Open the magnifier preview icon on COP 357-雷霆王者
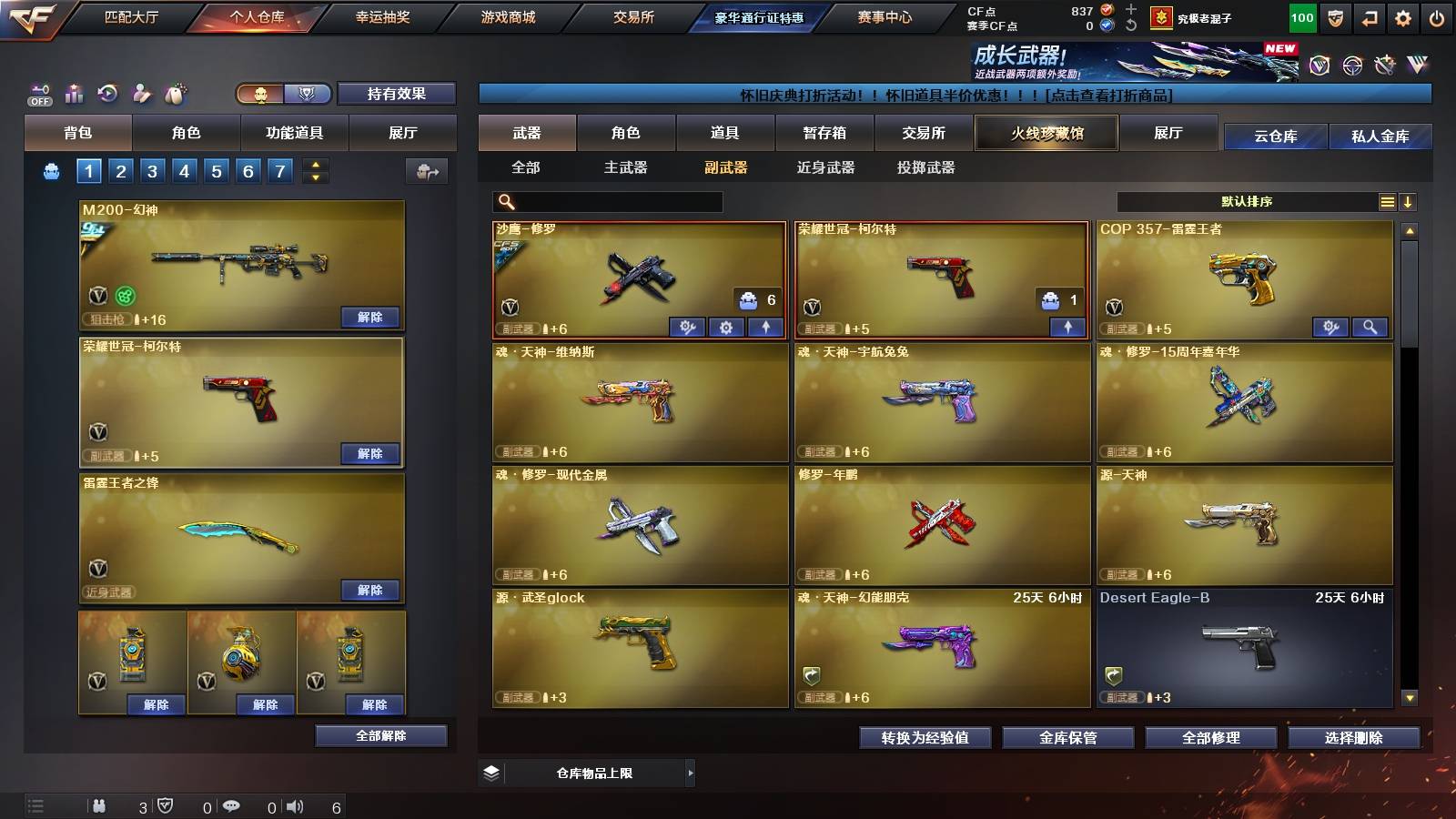The width and height of the screenshot is (1456, 819). pos(1370,327)
